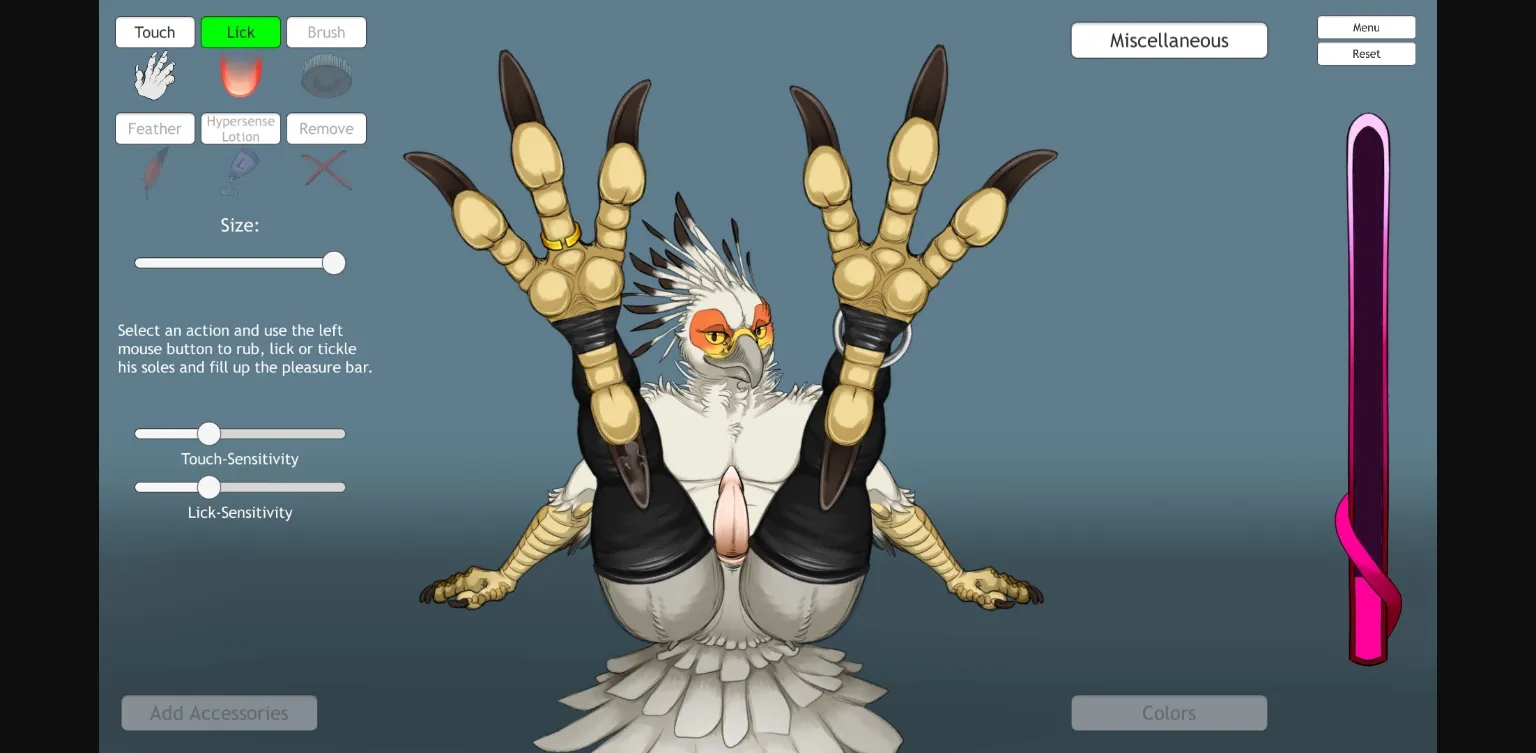Open the Colors panel
This screenshot has width=1536, height=753.
tap(1169, 712)
